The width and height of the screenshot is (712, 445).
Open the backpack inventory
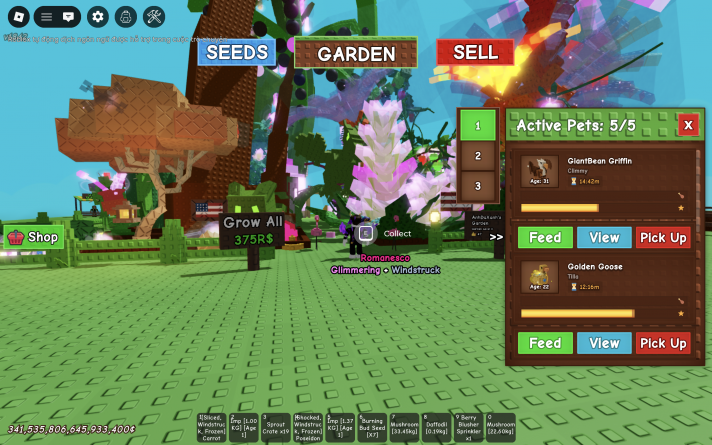[x=125, y=16]
